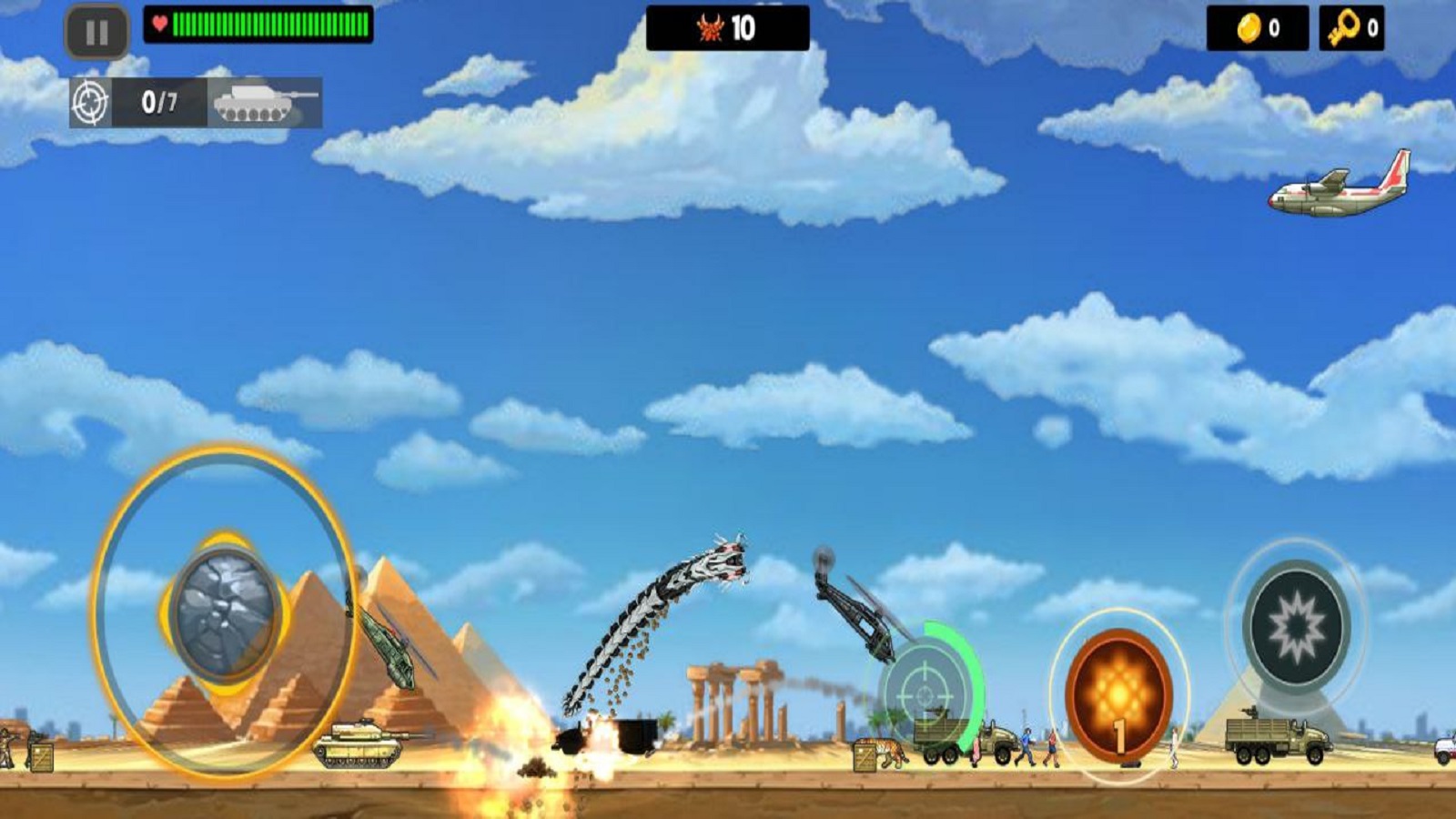
Task: Trigger the explosion burst attack button
Action: 1296,626
